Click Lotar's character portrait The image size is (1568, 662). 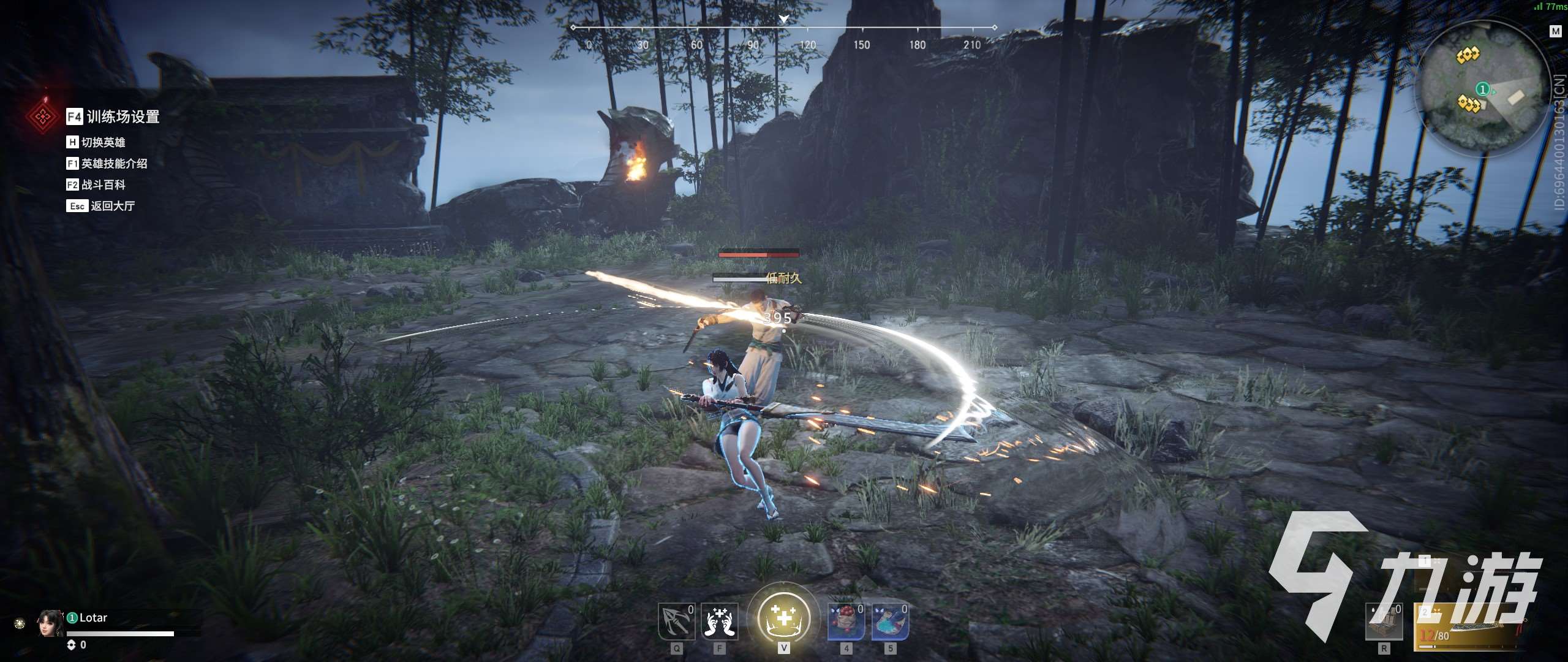(x=50, y=623)
